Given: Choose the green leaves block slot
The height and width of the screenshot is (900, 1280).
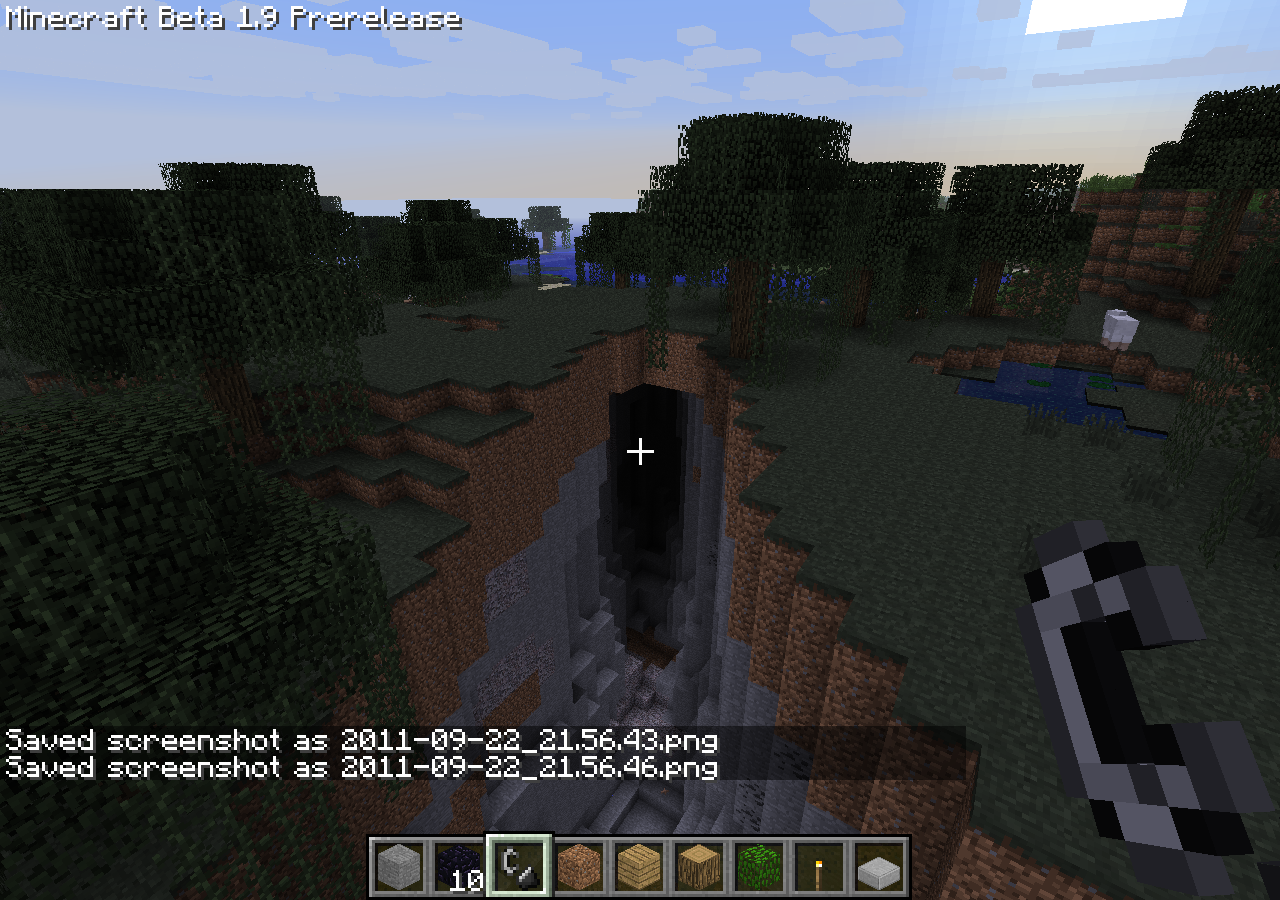Looking at the screenshot, I should coord(760,866).
